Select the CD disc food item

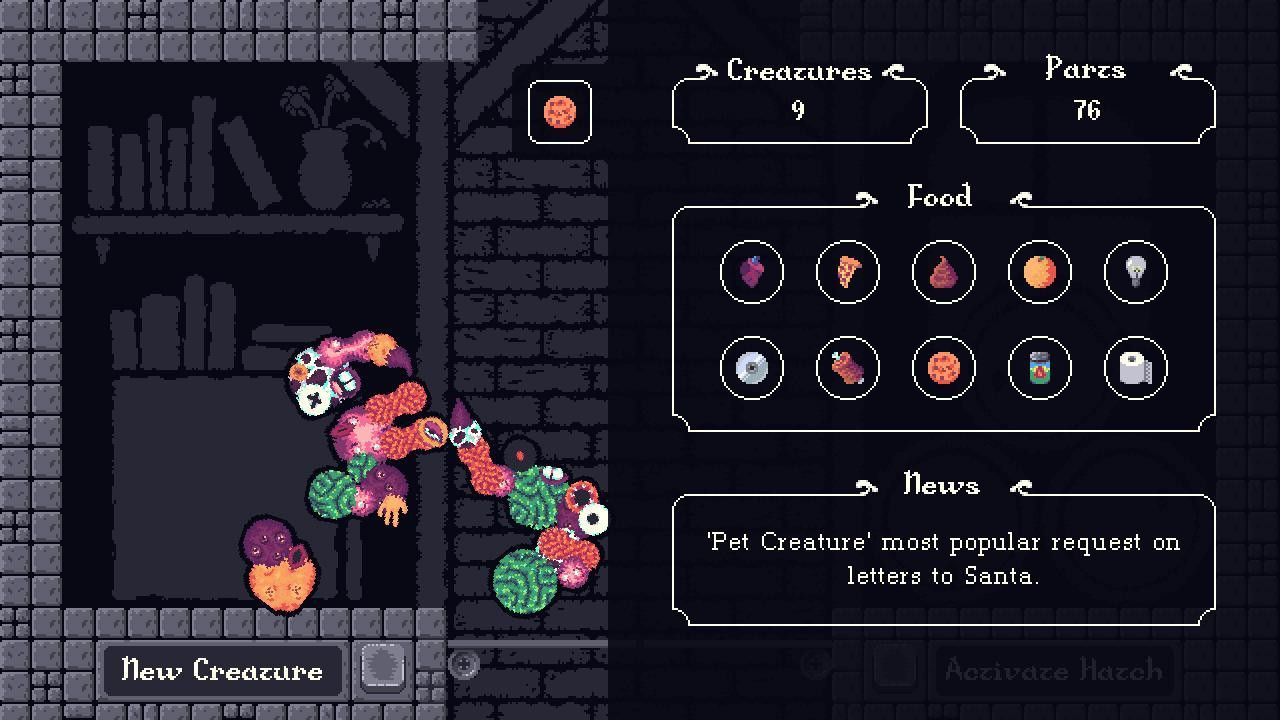(x=752, y=368)
